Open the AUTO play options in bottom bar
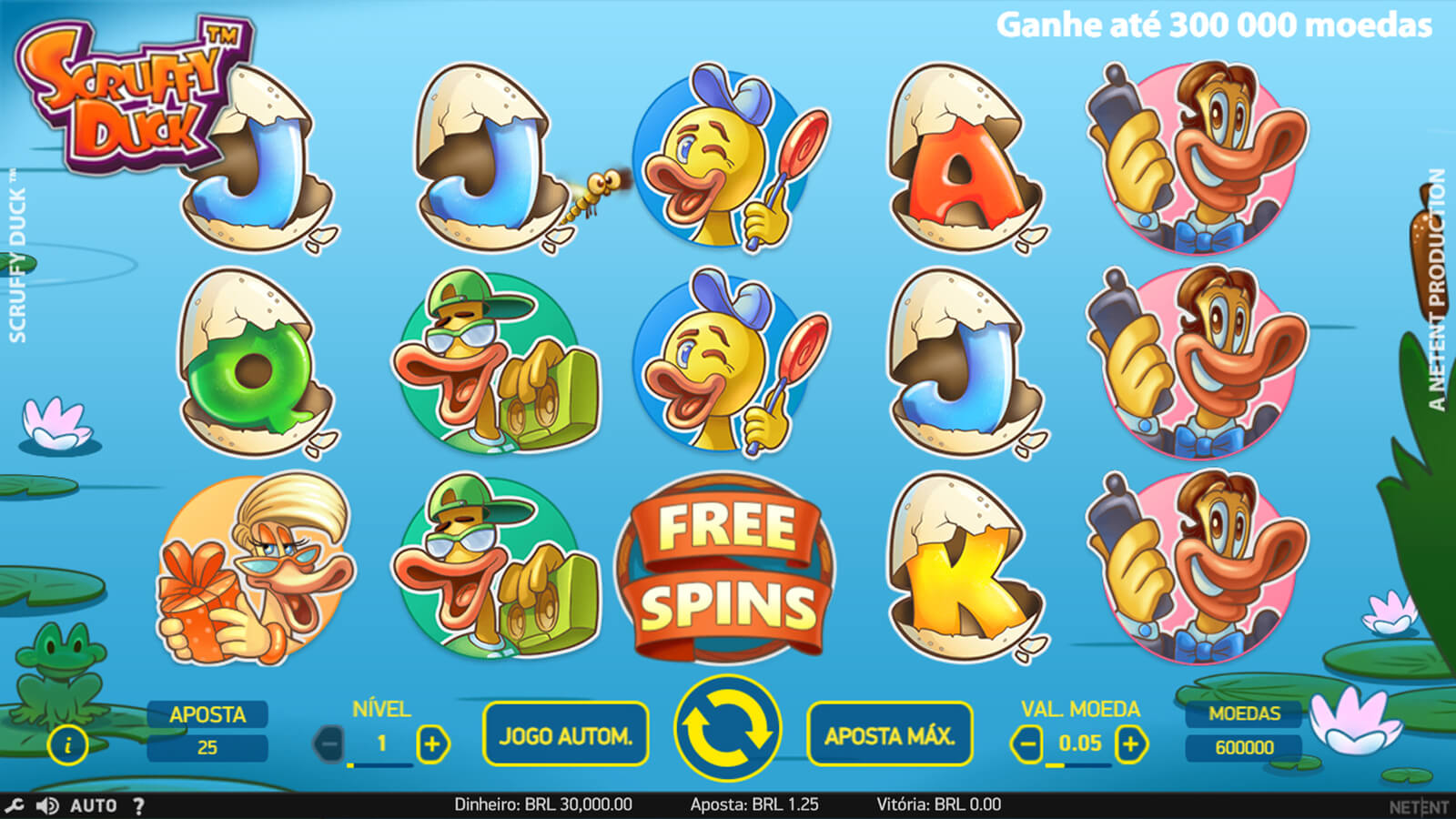This screenshot has width=1456, height=819. (93, 805)
